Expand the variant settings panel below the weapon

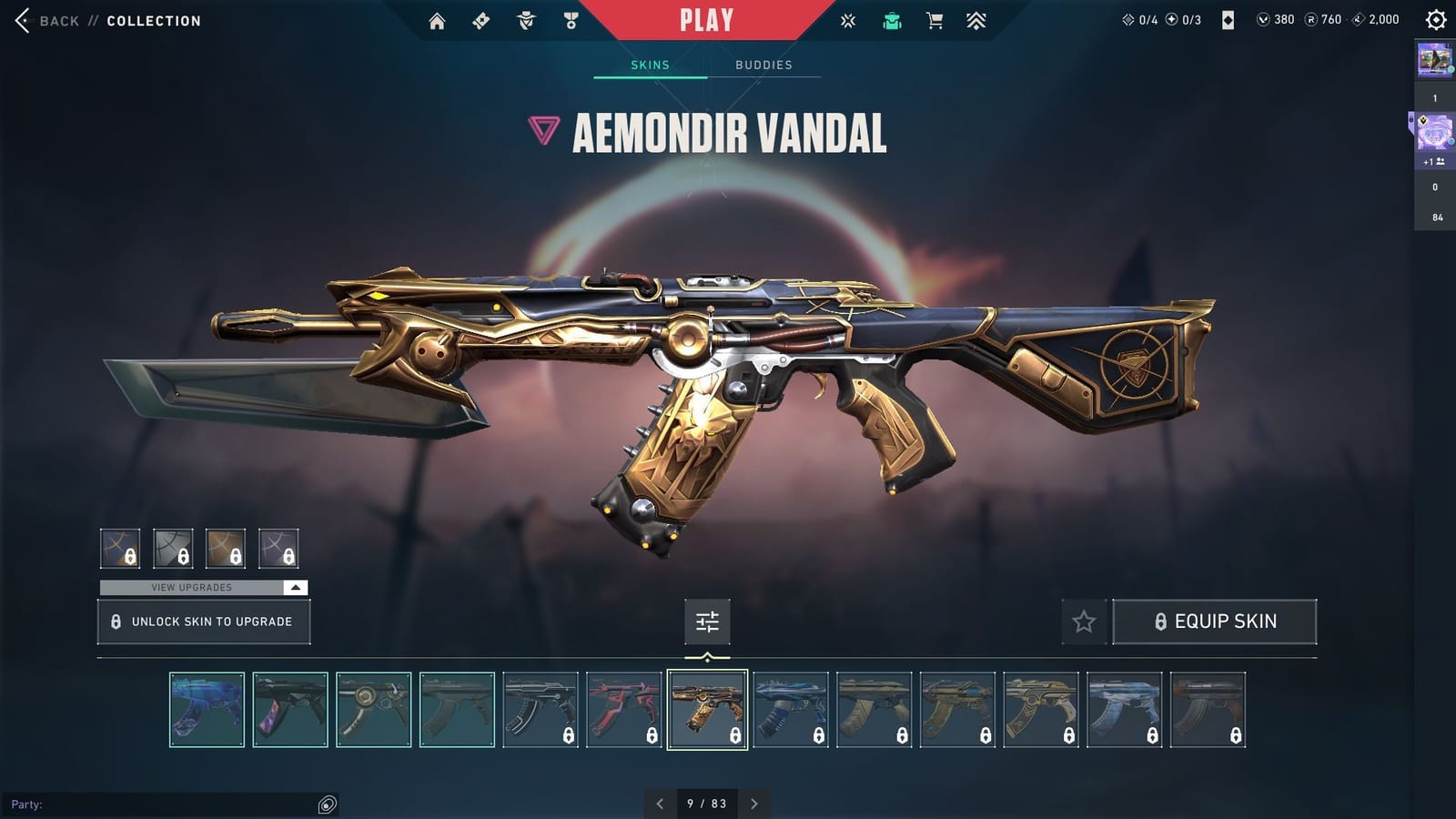click(707, 622)
